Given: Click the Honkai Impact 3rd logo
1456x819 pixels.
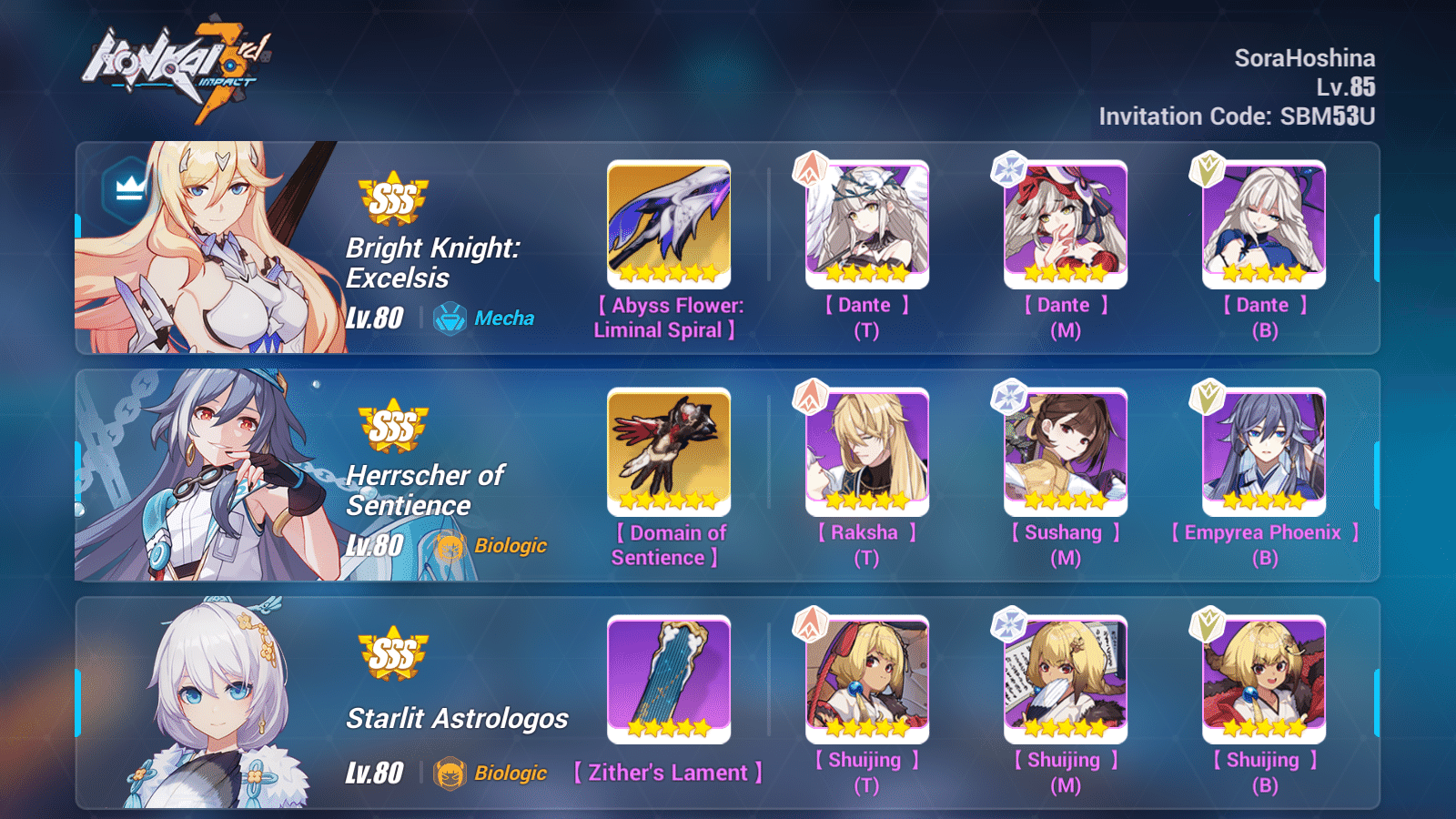Looking at the screenshot, I should (x=177, y=59).
